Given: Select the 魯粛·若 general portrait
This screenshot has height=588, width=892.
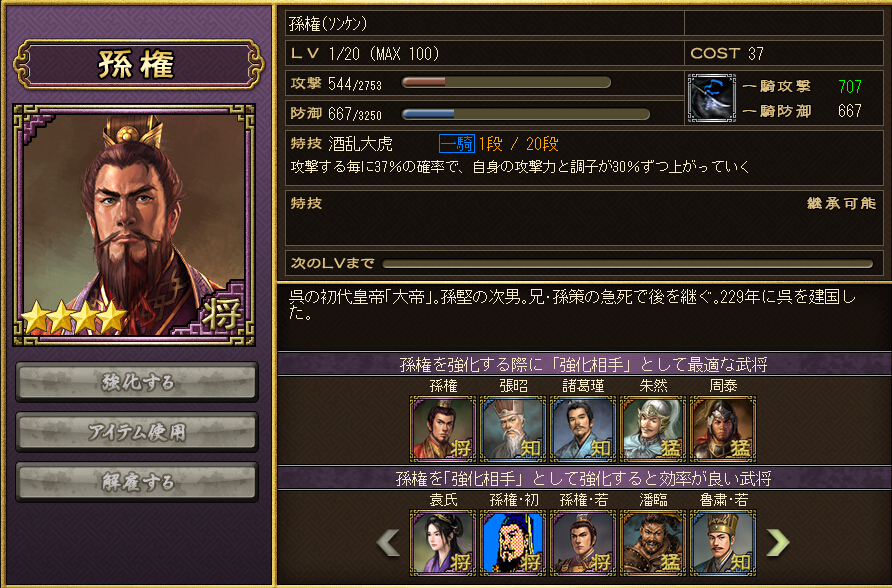Looking at the screenshot, I should 723,543.
